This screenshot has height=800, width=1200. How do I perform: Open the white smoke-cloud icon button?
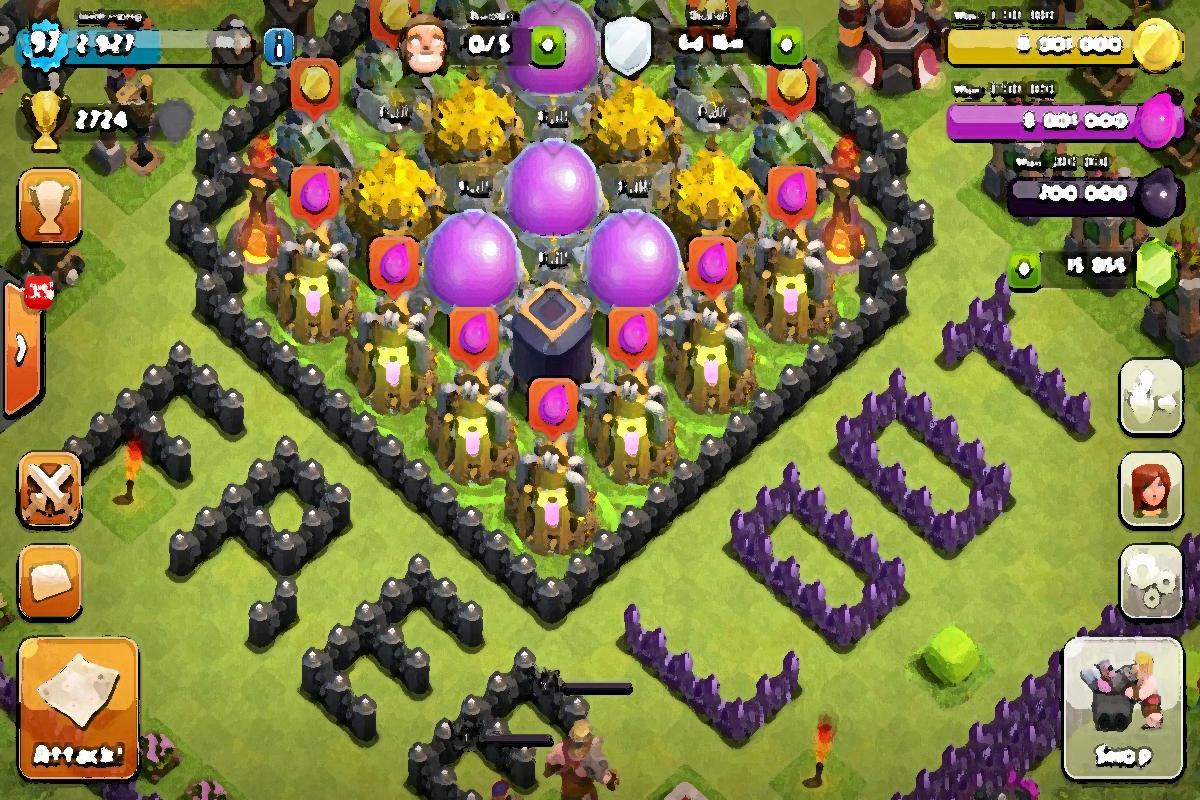[1152, 396]
